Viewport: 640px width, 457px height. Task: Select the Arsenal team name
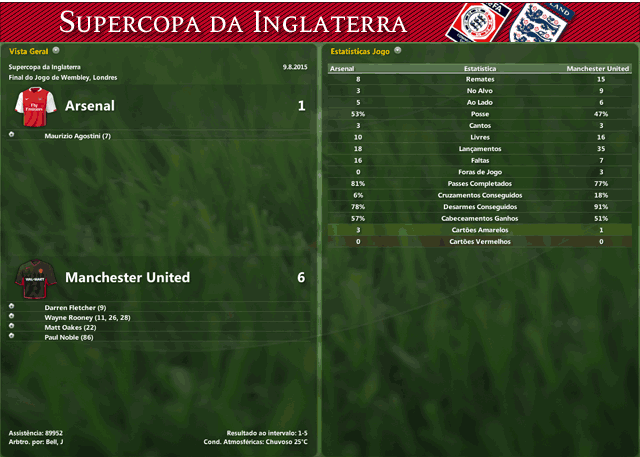click(x=89, y=105)
